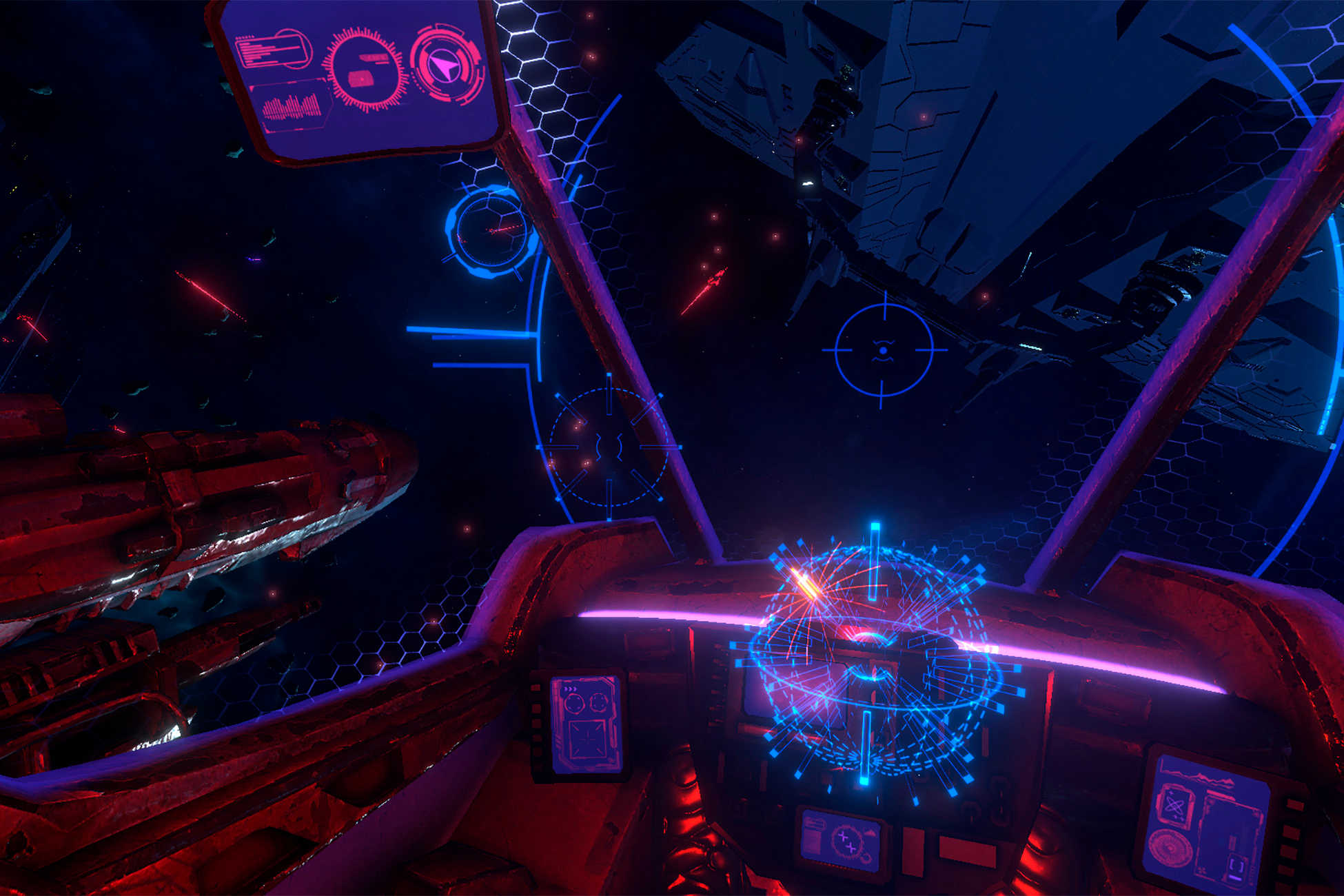Click the thick blue target-lock ring

click(x=491, y=231)
